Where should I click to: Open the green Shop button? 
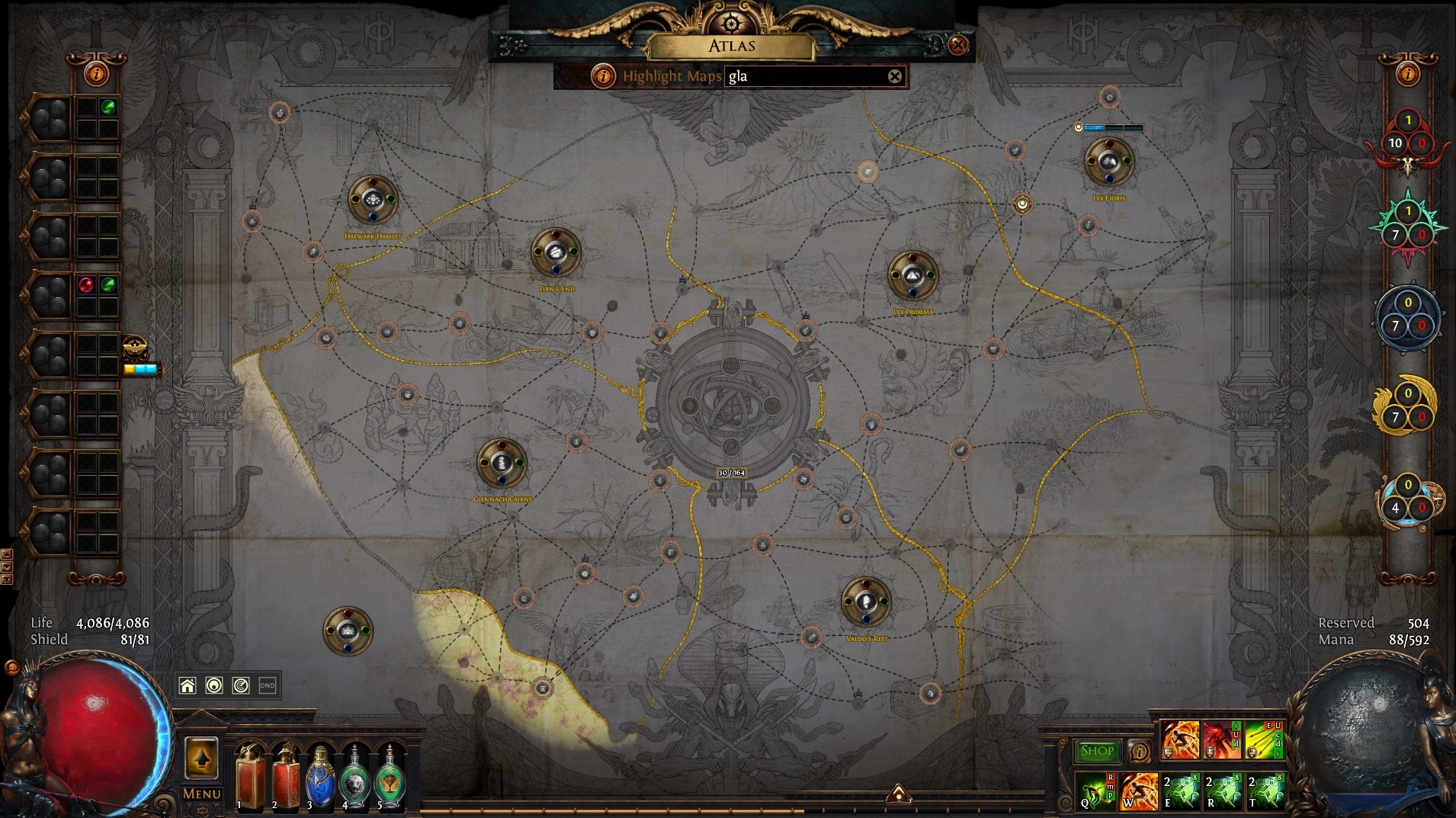1097,751
